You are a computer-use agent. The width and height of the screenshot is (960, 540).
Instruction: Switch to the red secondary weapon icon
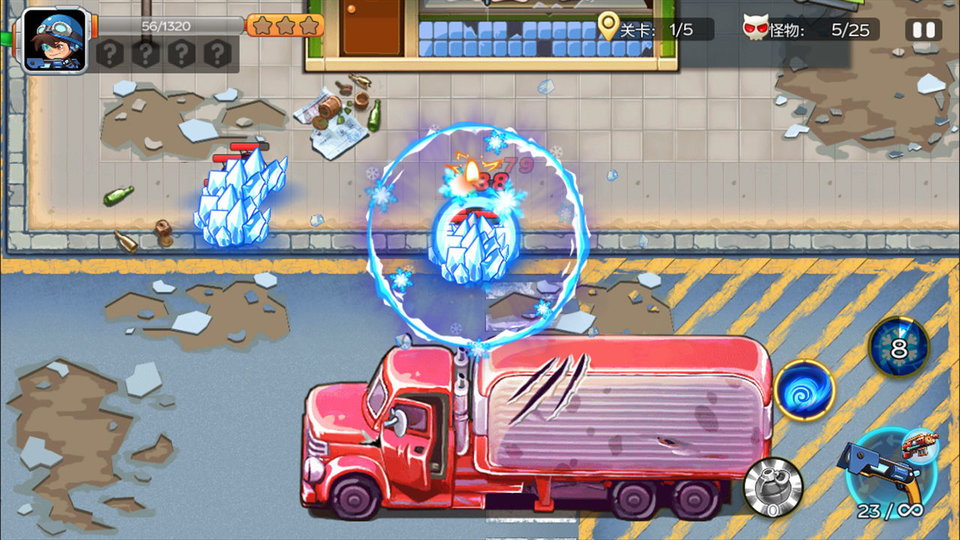[x=921, y=441]
